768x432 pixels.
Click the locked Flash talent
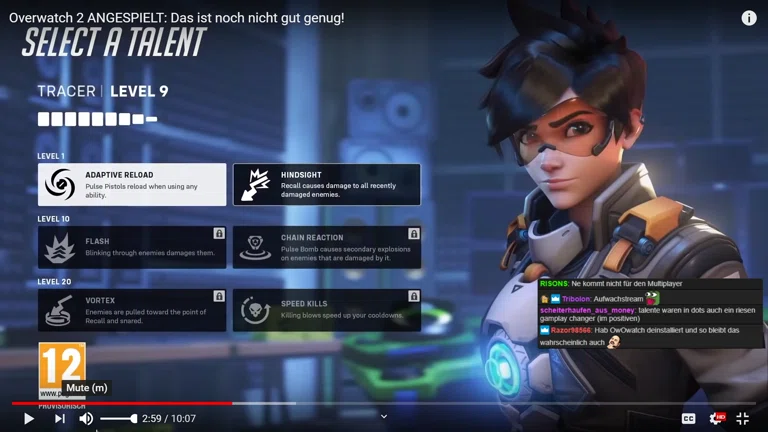(132, 247)
